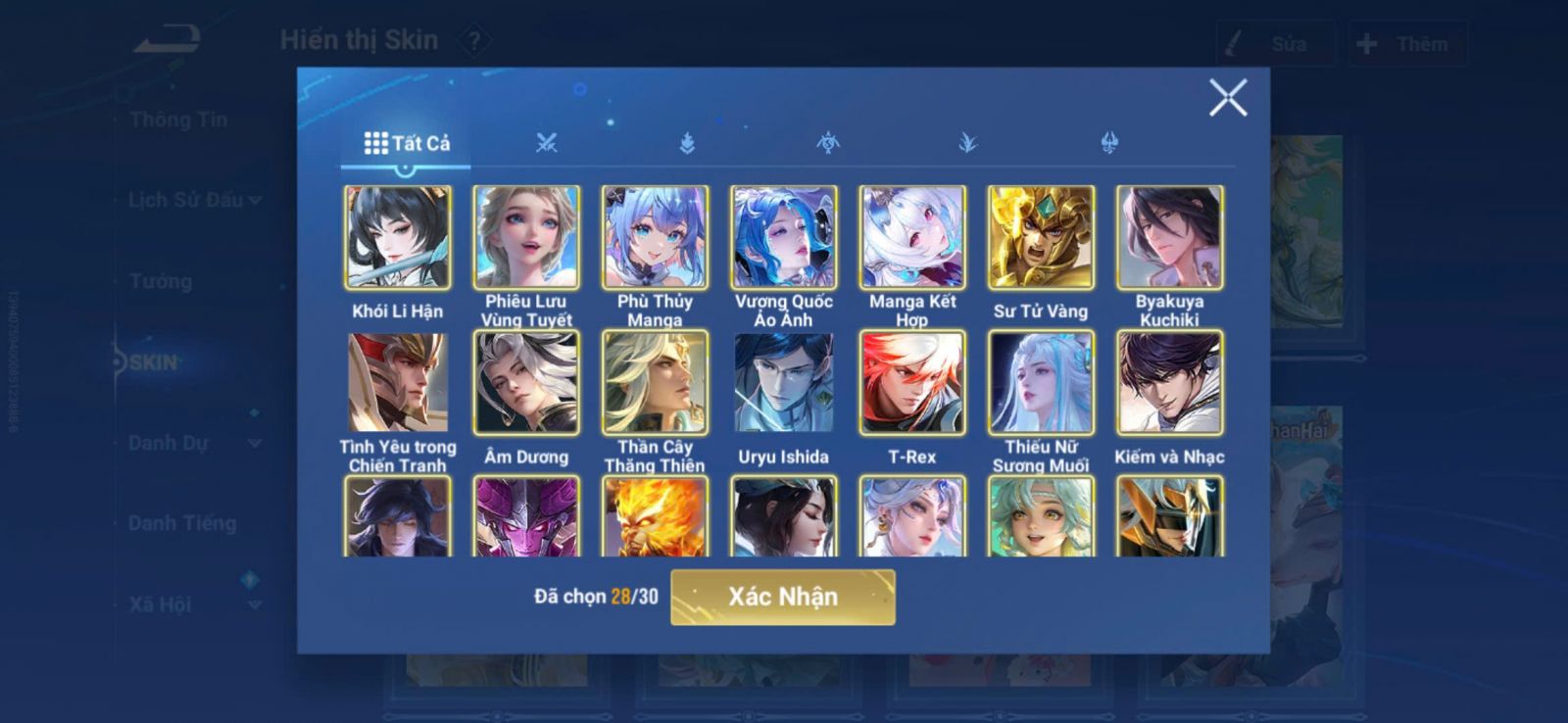Select the Sư Tử Vàng skin

[x=1041, y=238]
